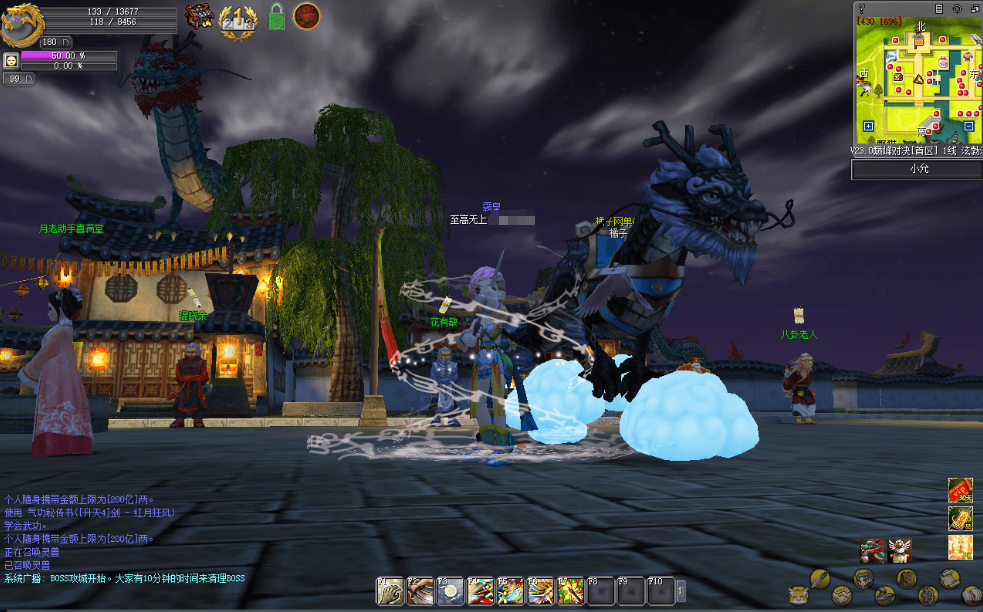983x612 pixels.
Task: Open the golden scroll talisman icon
Action: click(x=960, y=518)
